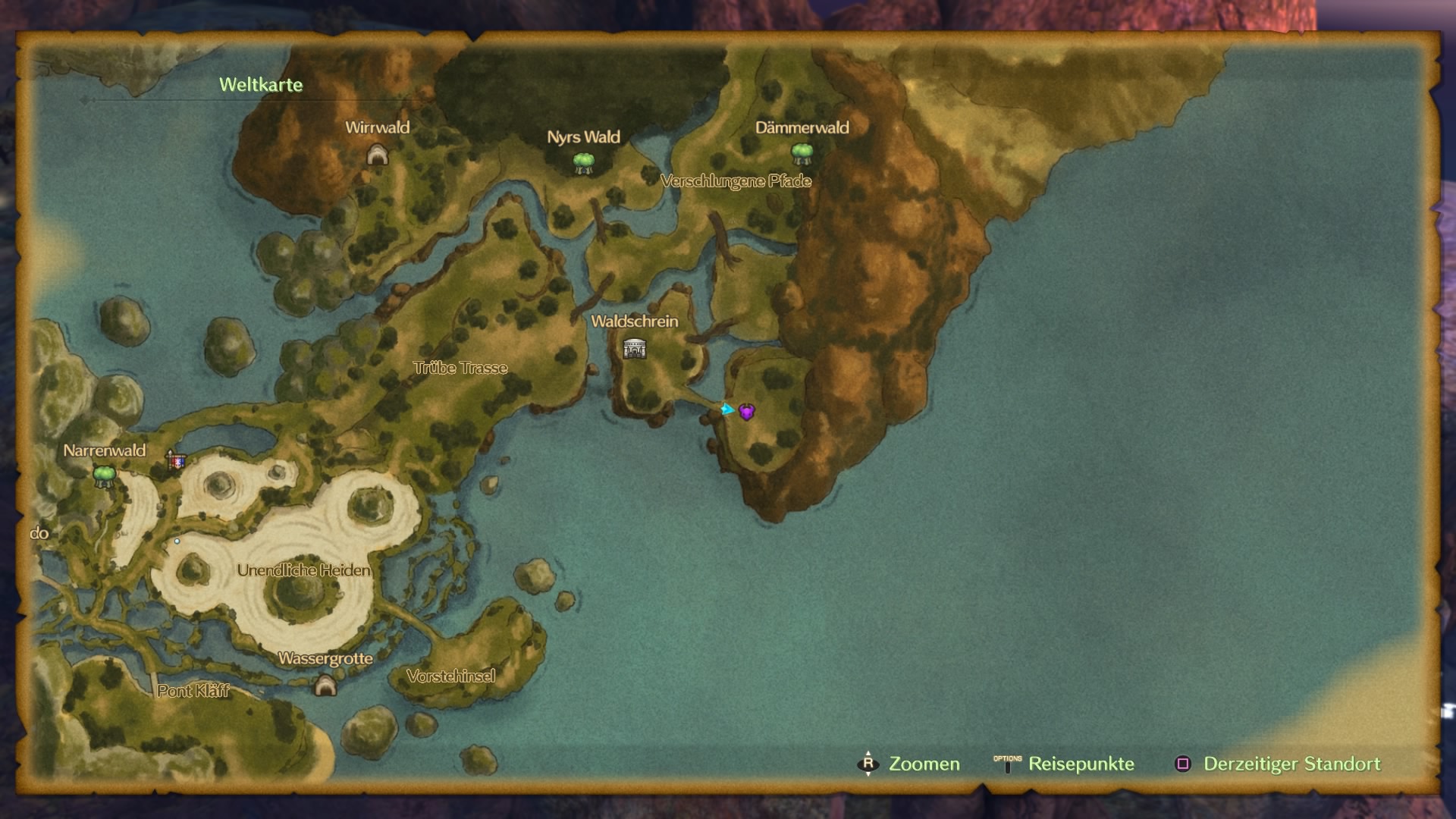Viewport: 1456px width, 819px height.
Task: Click the purple heart map marker
Action: coord(747,412)
